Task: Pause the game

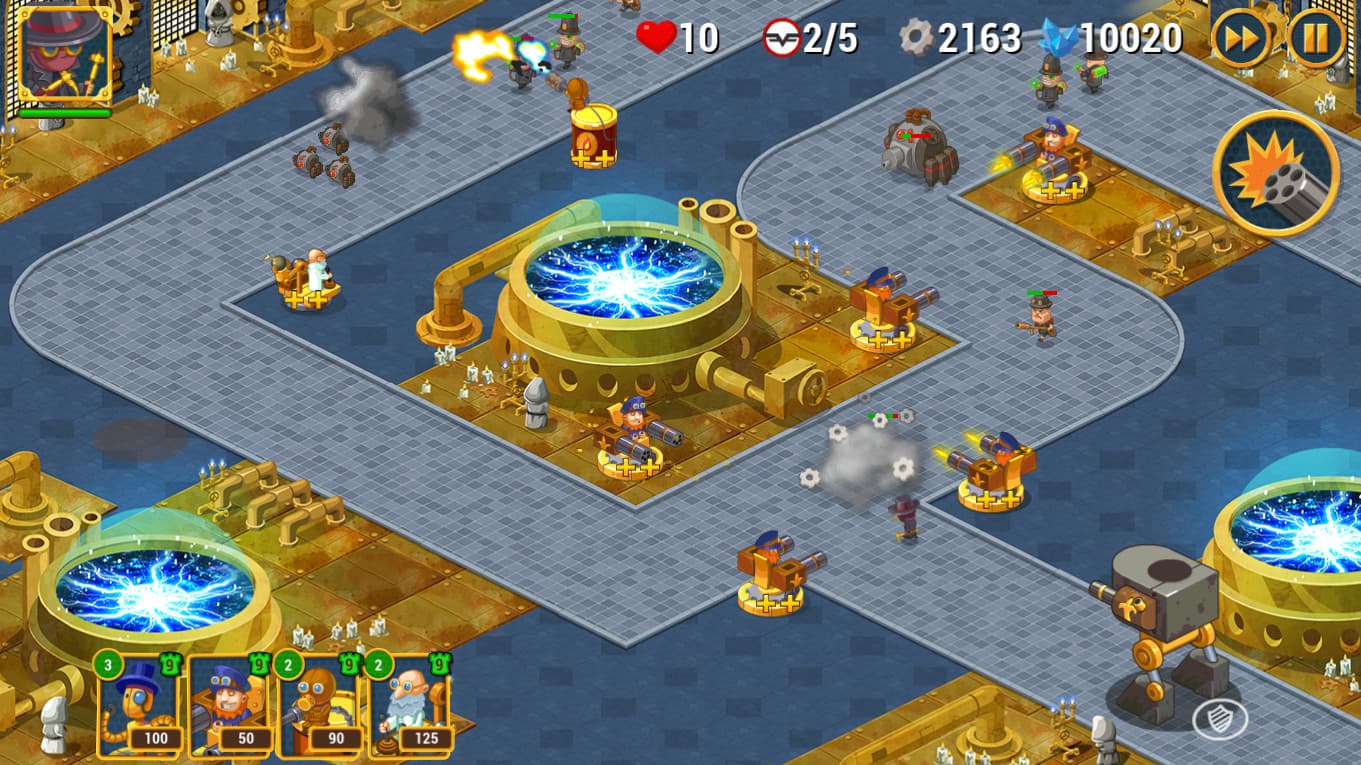Action: 1317,39
